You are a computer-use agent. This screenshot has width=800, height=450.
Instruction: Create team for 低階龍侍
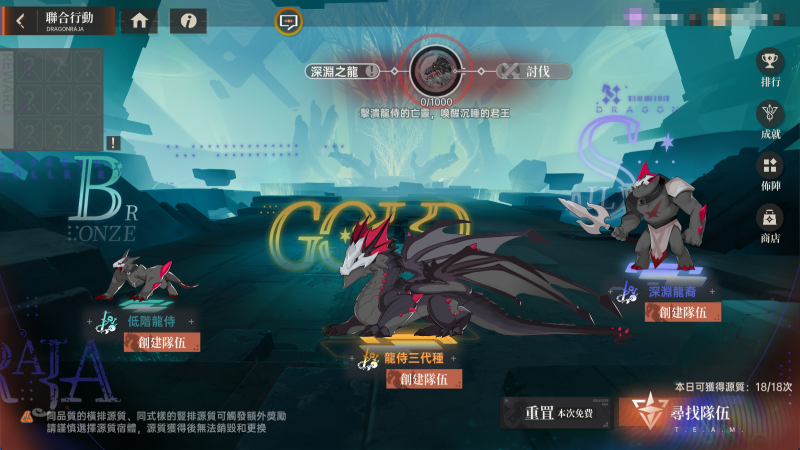pos(155,342)
